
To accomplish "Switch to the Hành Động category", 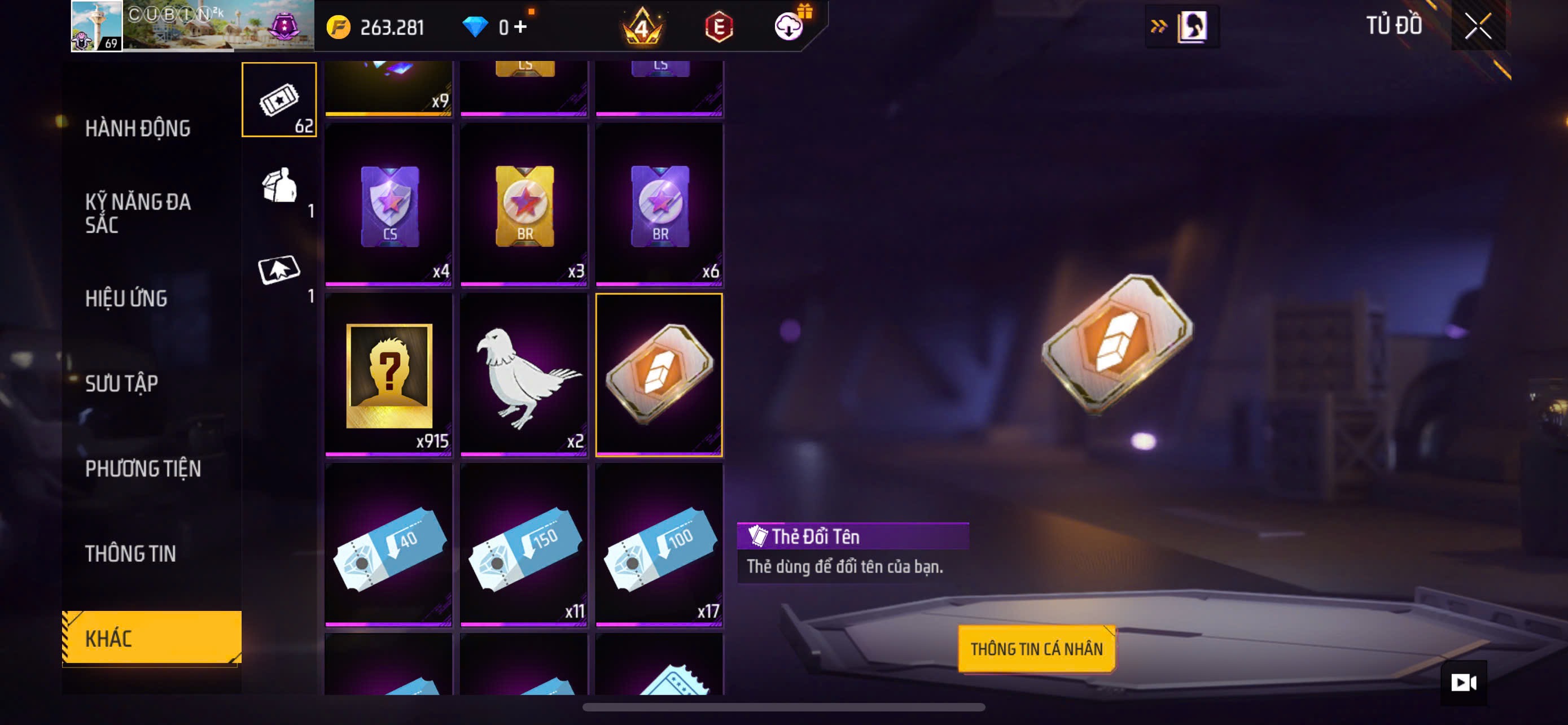I will pyautogui.click(x=138, y=128).
